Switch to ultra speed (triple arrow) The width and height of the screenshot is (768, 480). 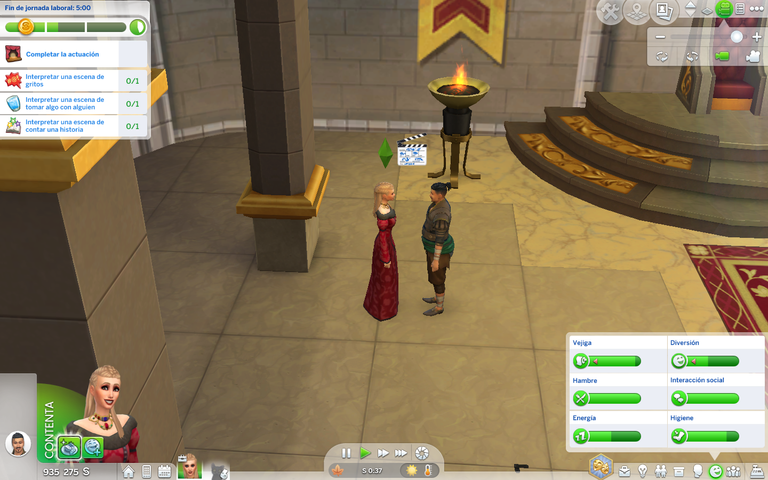pyautogui.click(x=401, y=453)
